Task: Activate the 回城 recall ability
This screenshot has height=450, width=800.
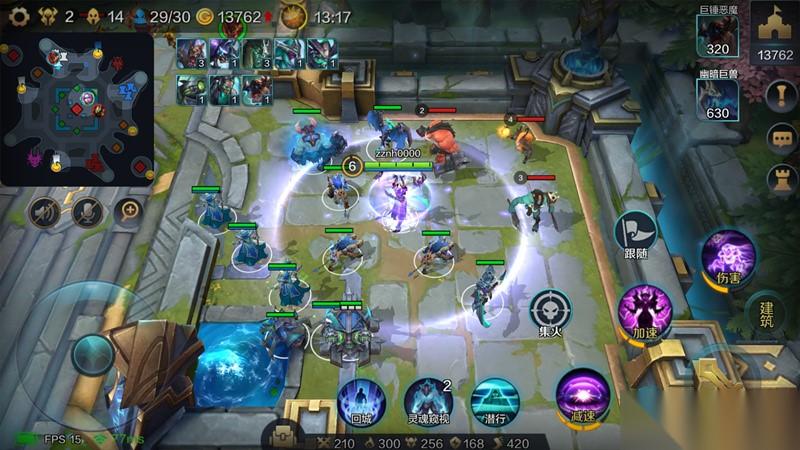Action: tap(361, 398)
